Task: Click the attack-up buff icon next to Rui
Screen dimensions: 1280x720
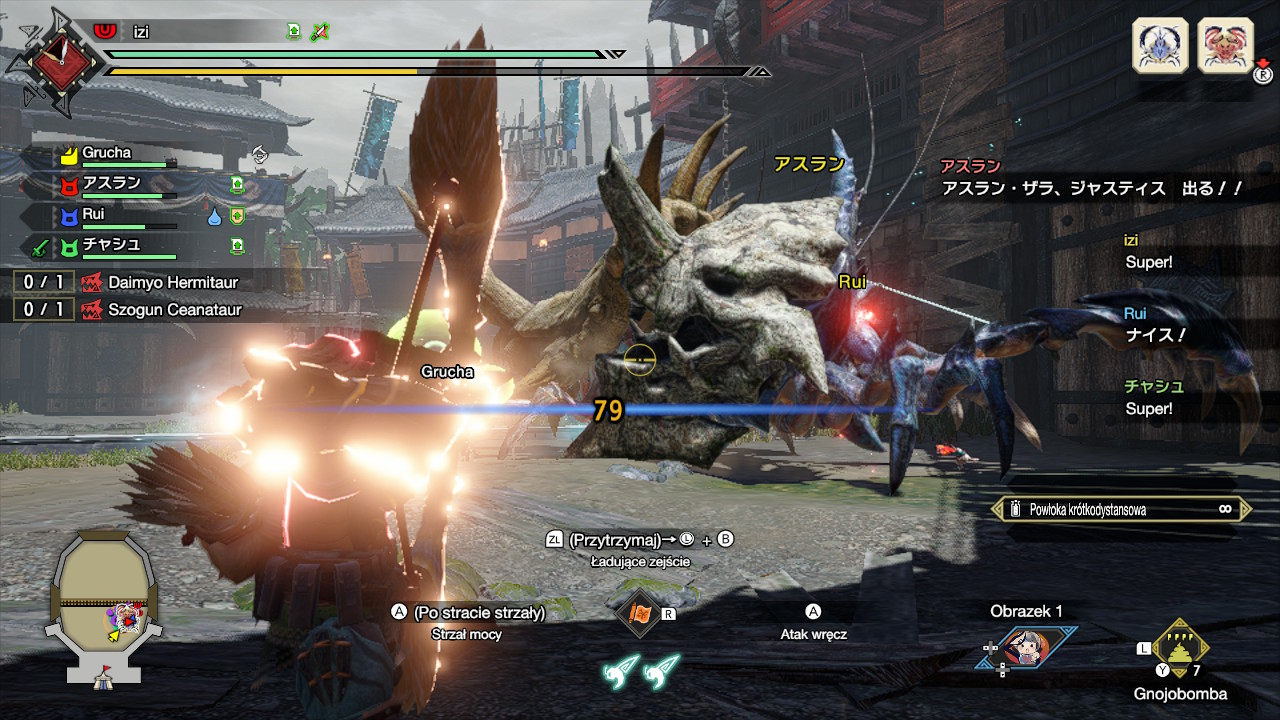Action: (237, 218)
